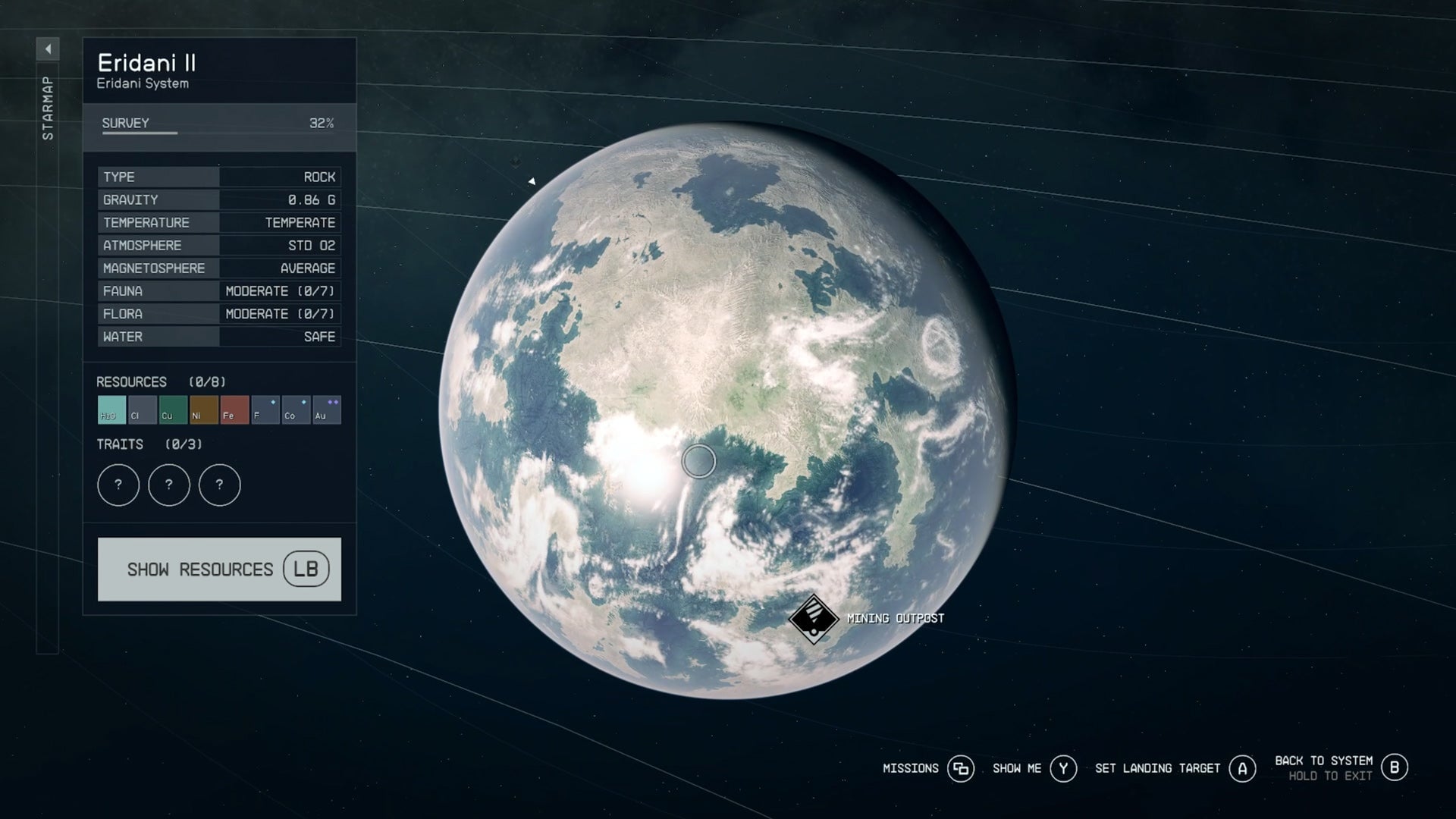Click the landing target circle on the planet
The height and width of the screenshot is (819, 1456).
[x=698, y=462]
